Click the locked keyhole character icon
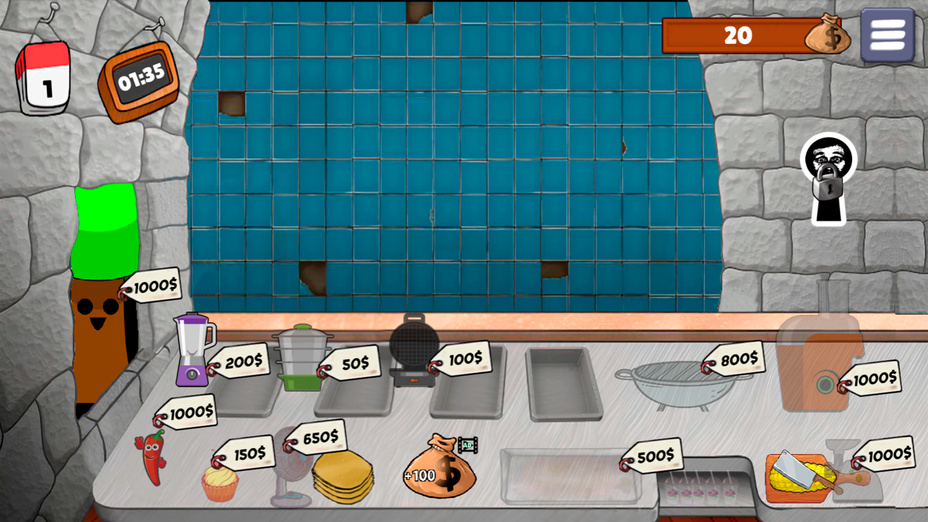Viewport: 928px width, 522px height. pyautogui.click(x=828, y=180)
